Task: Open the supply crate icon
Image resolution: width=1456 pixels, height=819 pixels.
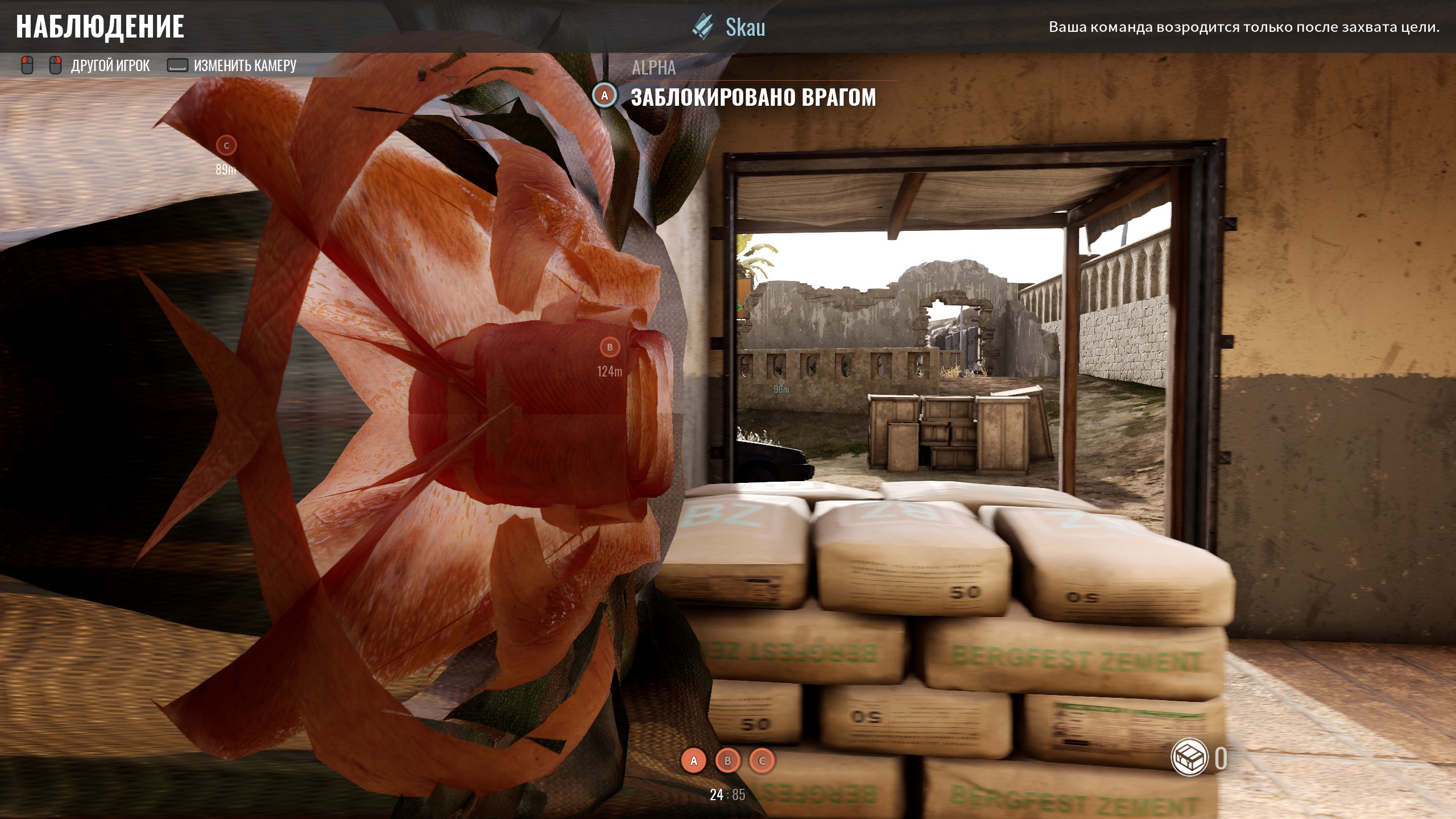Action: pos(1189,758)
